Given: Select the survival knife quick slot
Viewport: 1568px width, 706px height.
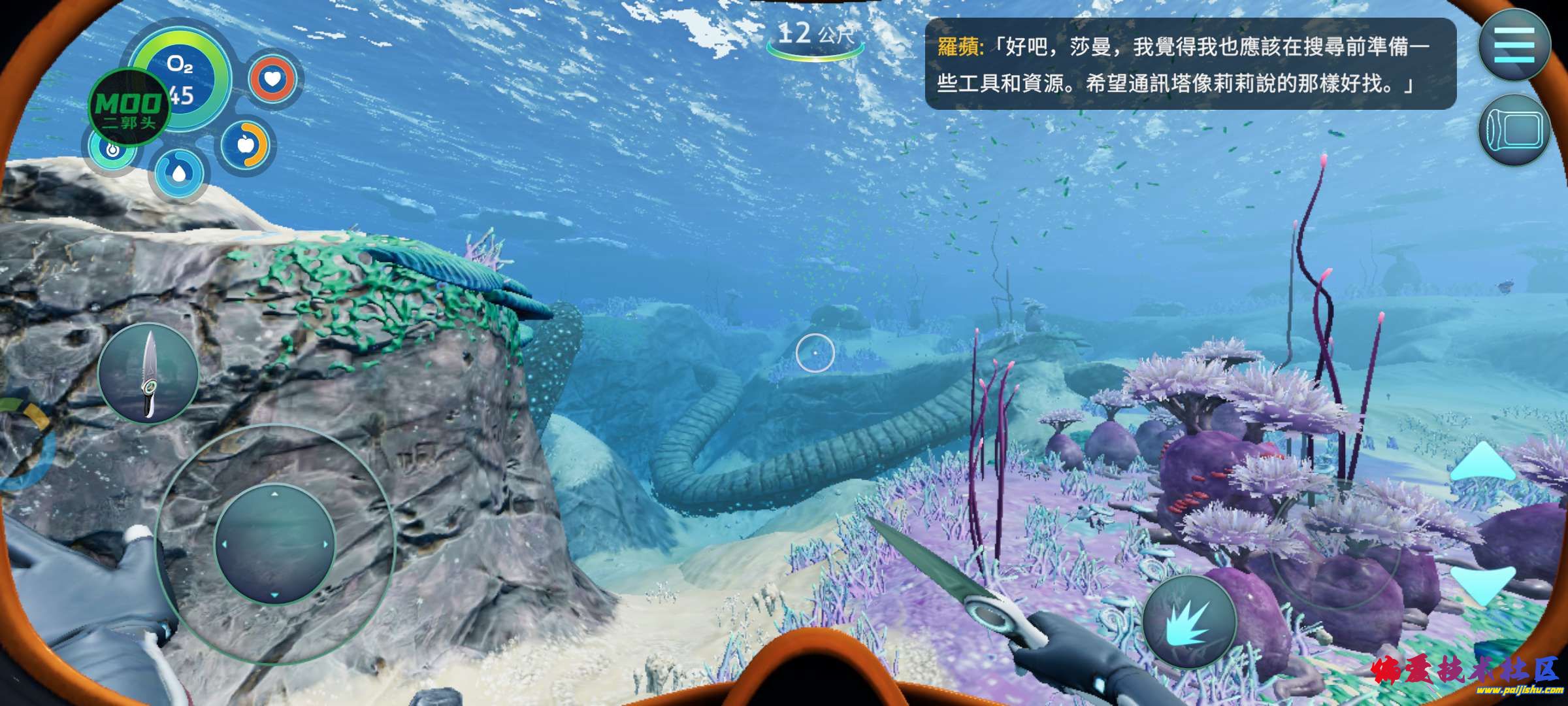Looking at the screenshot, I should [x=148, y=373].
